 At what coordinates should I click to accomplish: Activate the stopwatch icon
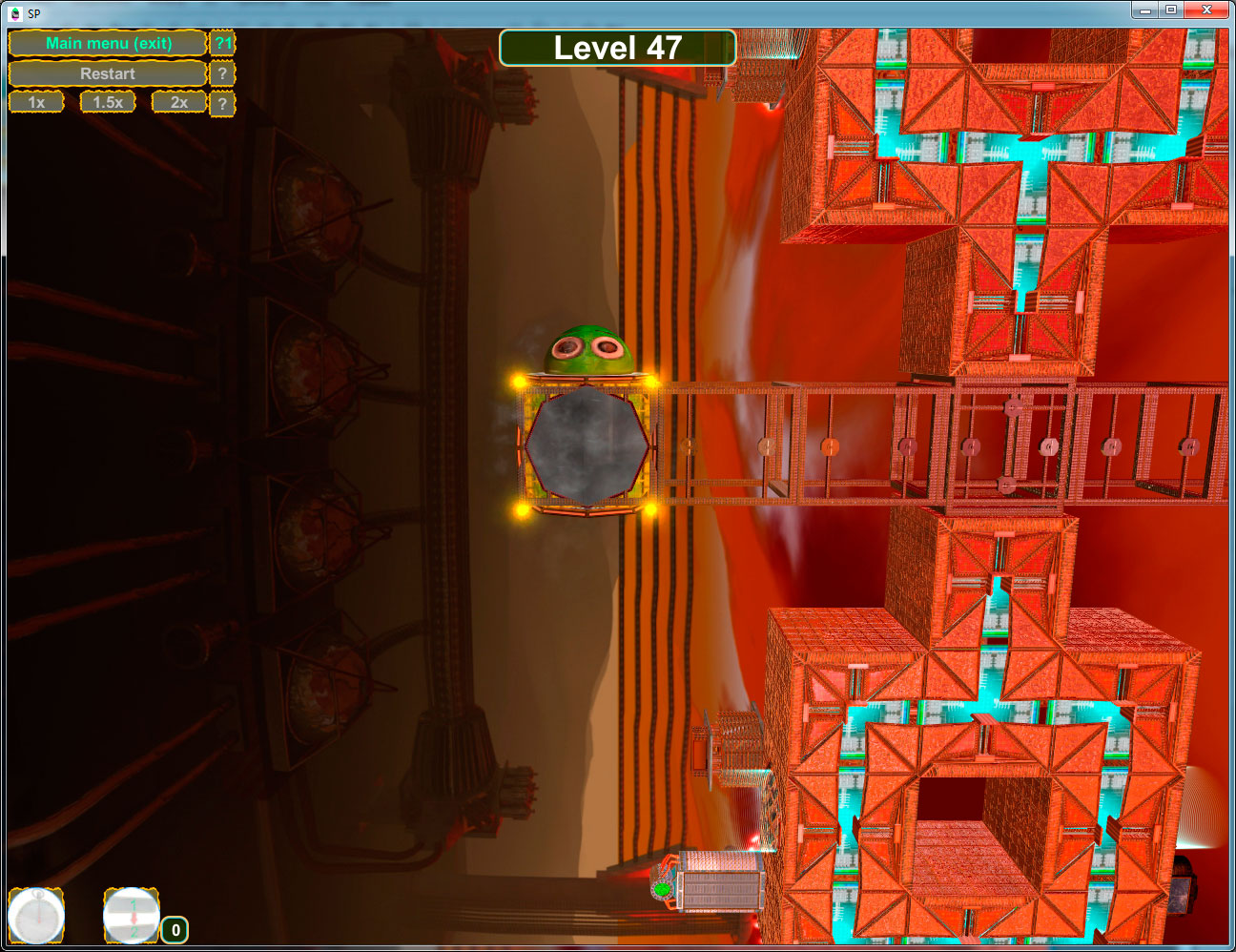coord(36,917)
